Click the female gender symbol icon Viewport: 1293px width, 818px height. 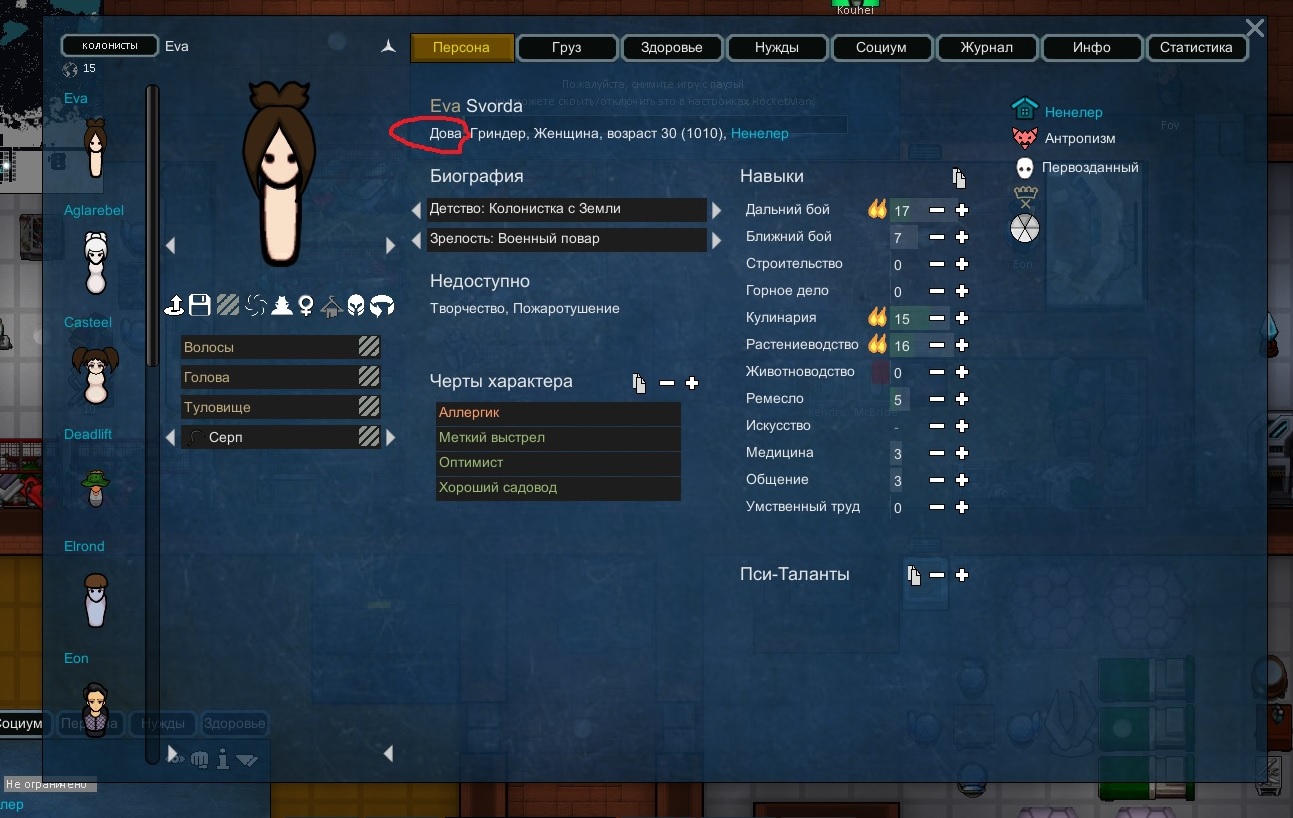306,306
